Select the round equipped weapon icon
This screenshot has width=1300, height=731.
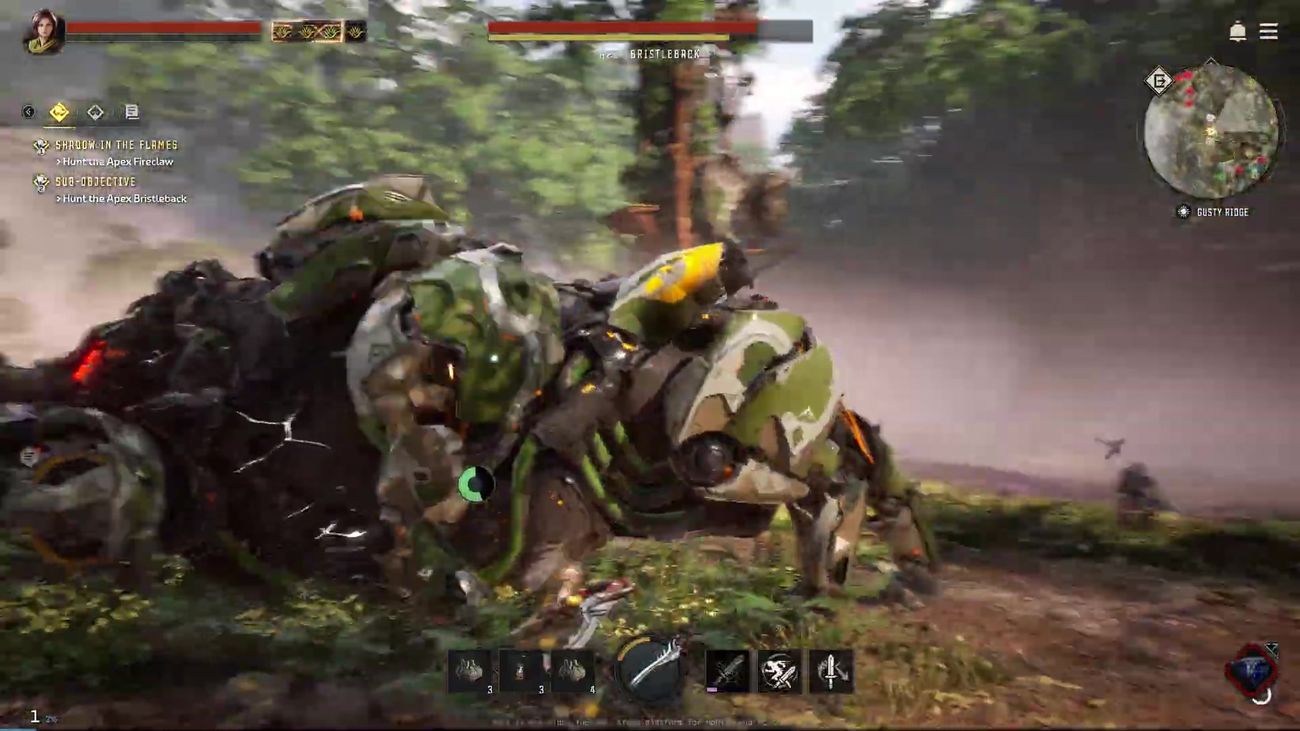pos(650,668)
